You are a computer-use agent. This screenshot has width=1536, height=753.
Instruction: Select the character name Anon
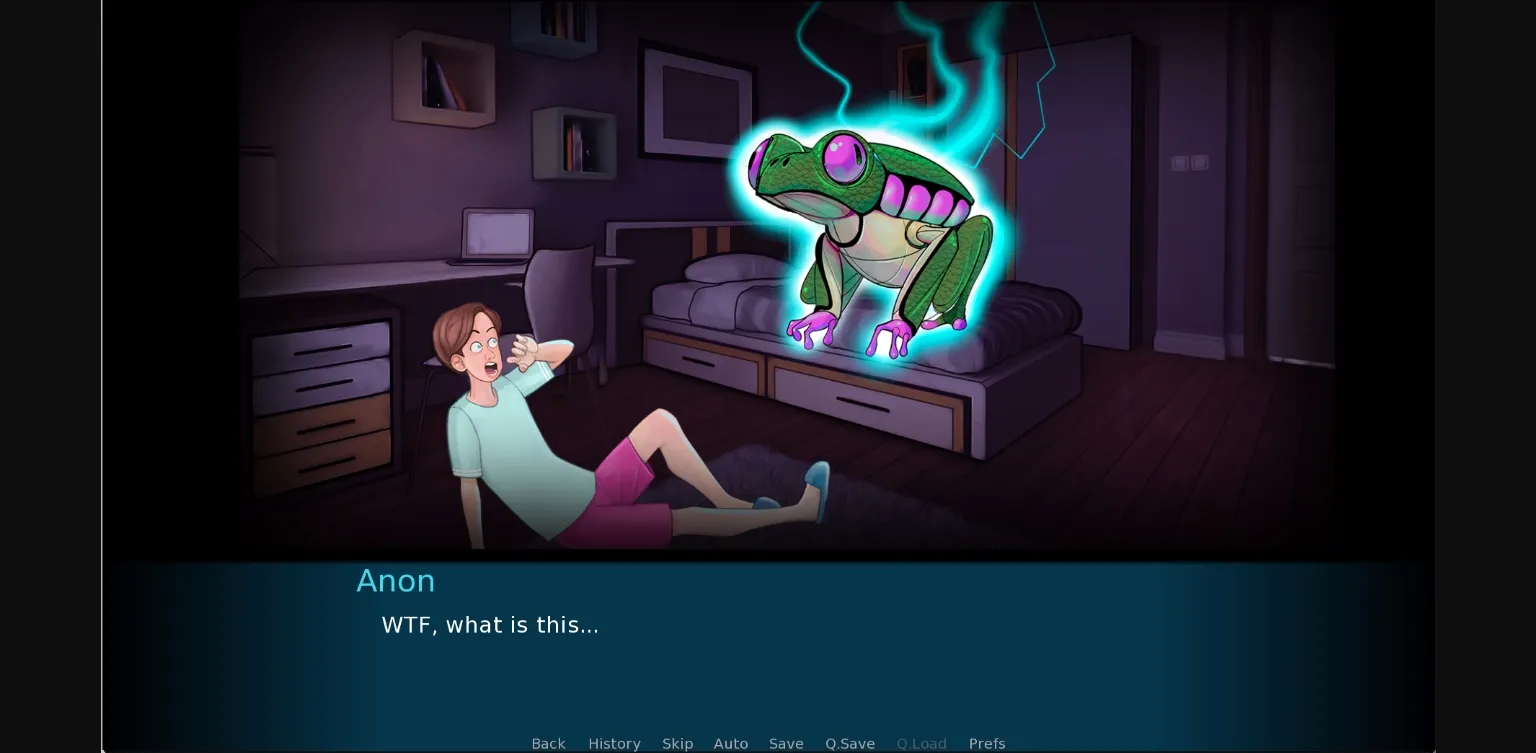click(395, 581)
